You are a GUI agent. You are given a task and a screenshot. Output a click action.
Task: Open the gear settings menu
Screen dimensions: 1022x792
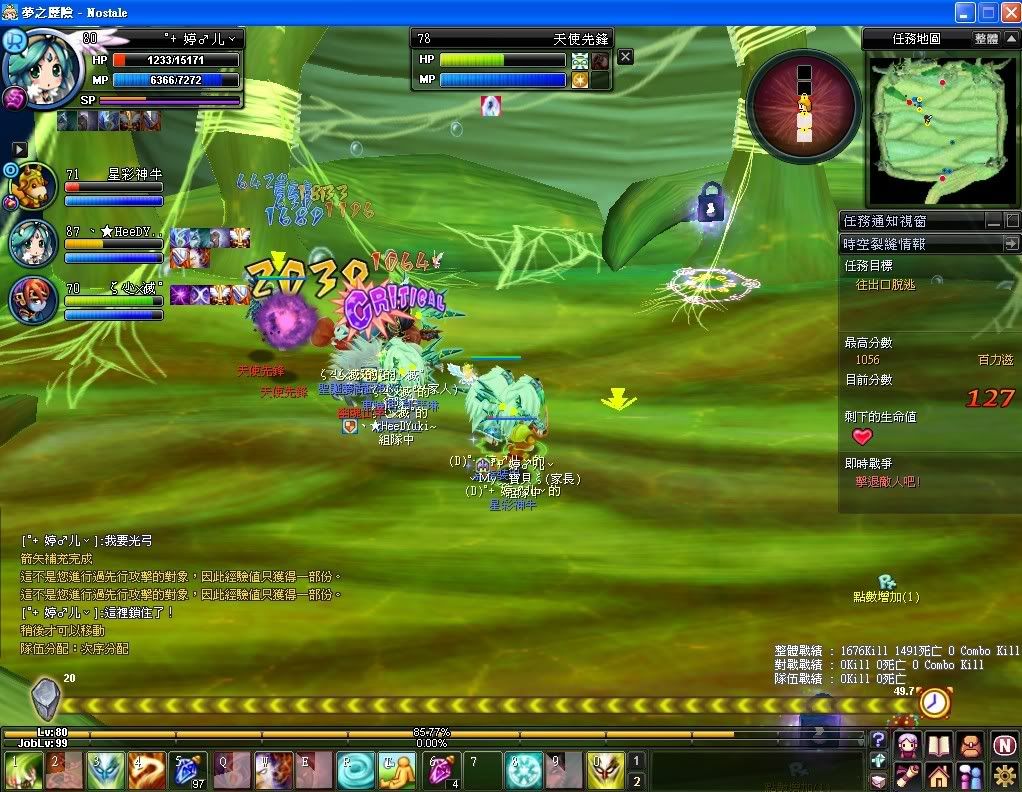1004,776
